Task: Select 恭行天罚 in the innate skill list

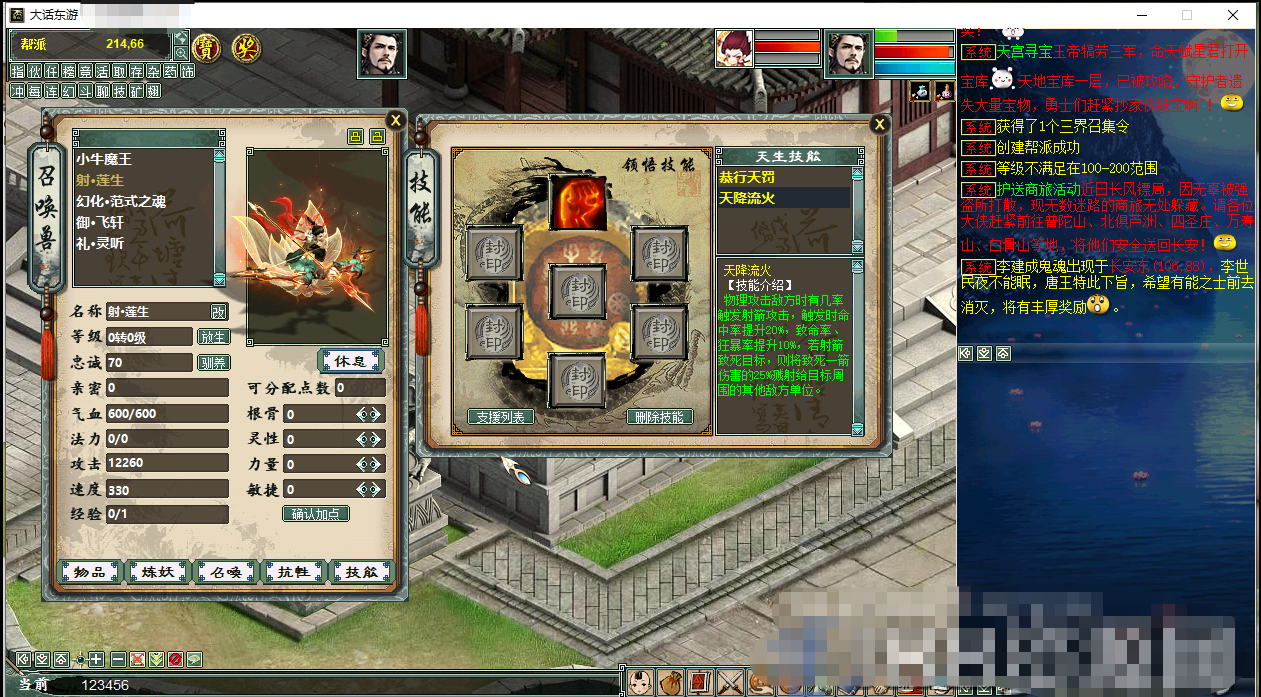Action: (747, 177)
